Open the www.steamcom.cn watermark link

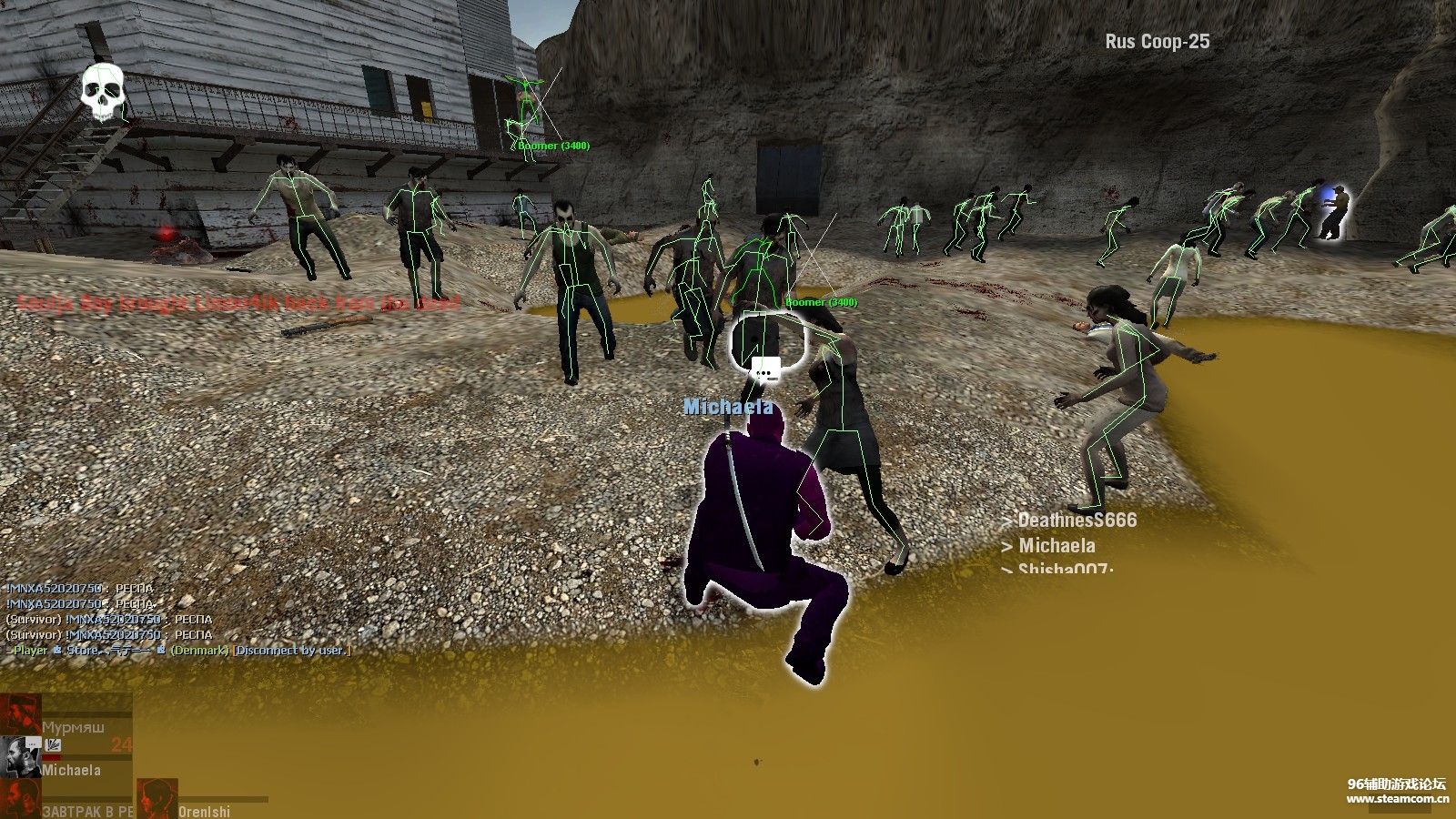[x=1398, y=799]
